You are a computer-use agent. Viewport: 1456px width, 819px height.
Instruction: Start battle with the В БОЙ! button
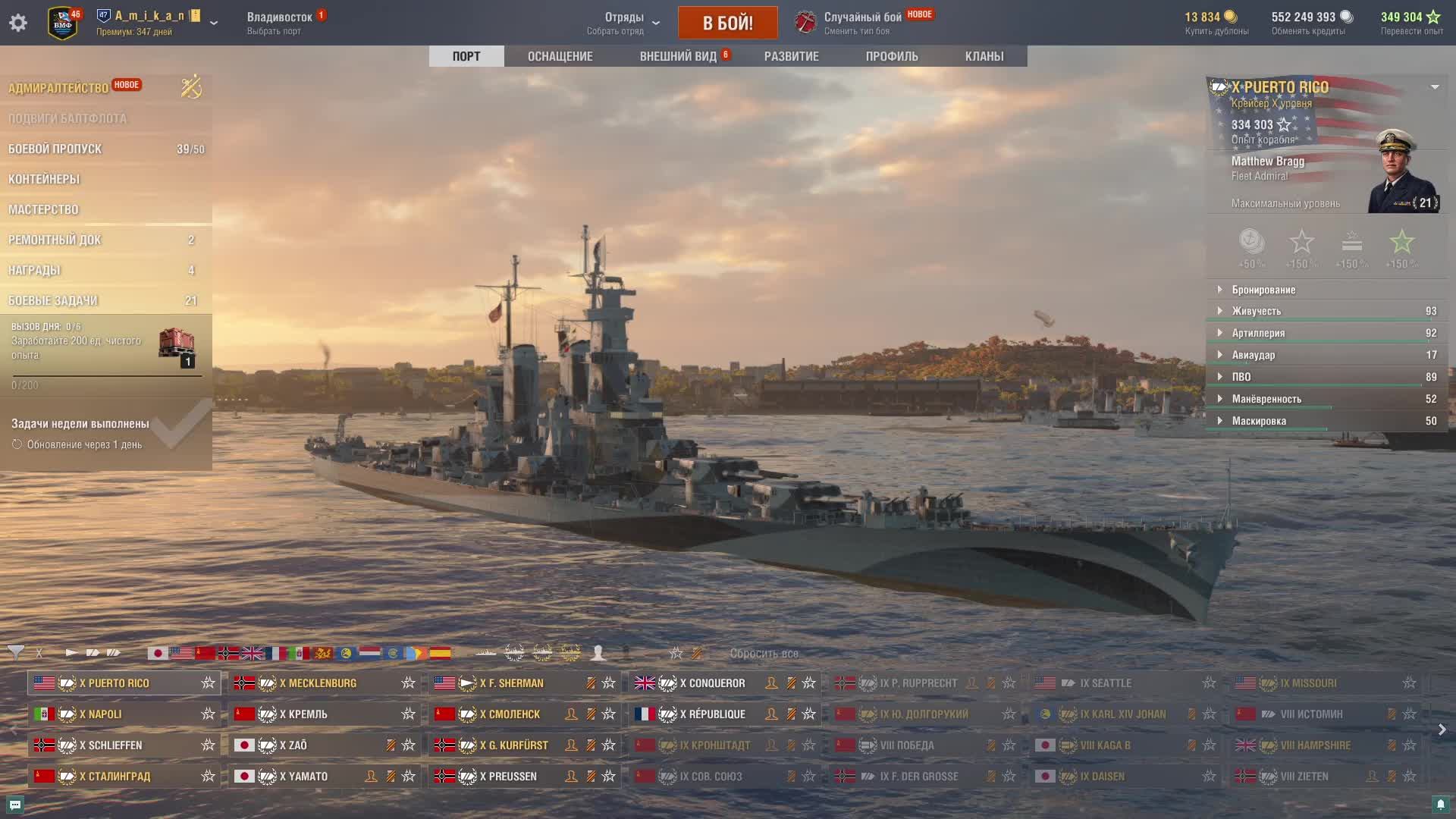coord(727,23)
